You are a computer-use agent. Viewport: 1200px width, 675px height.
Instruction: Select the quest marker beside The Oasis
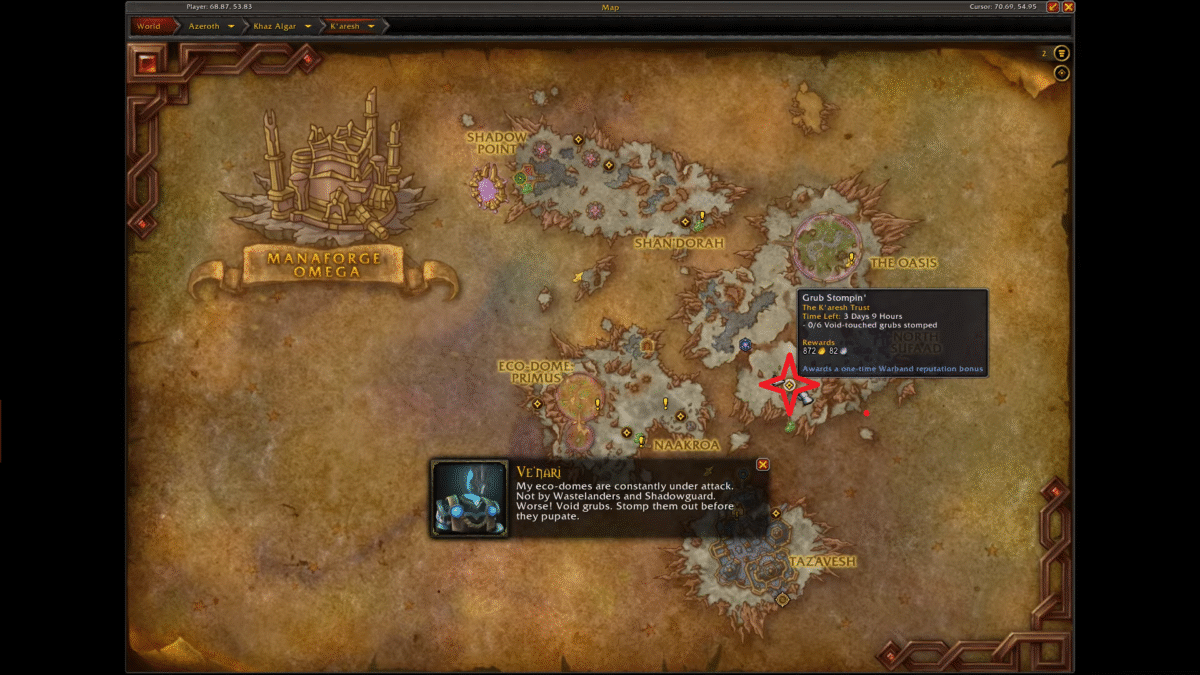(x=852, y=258)
